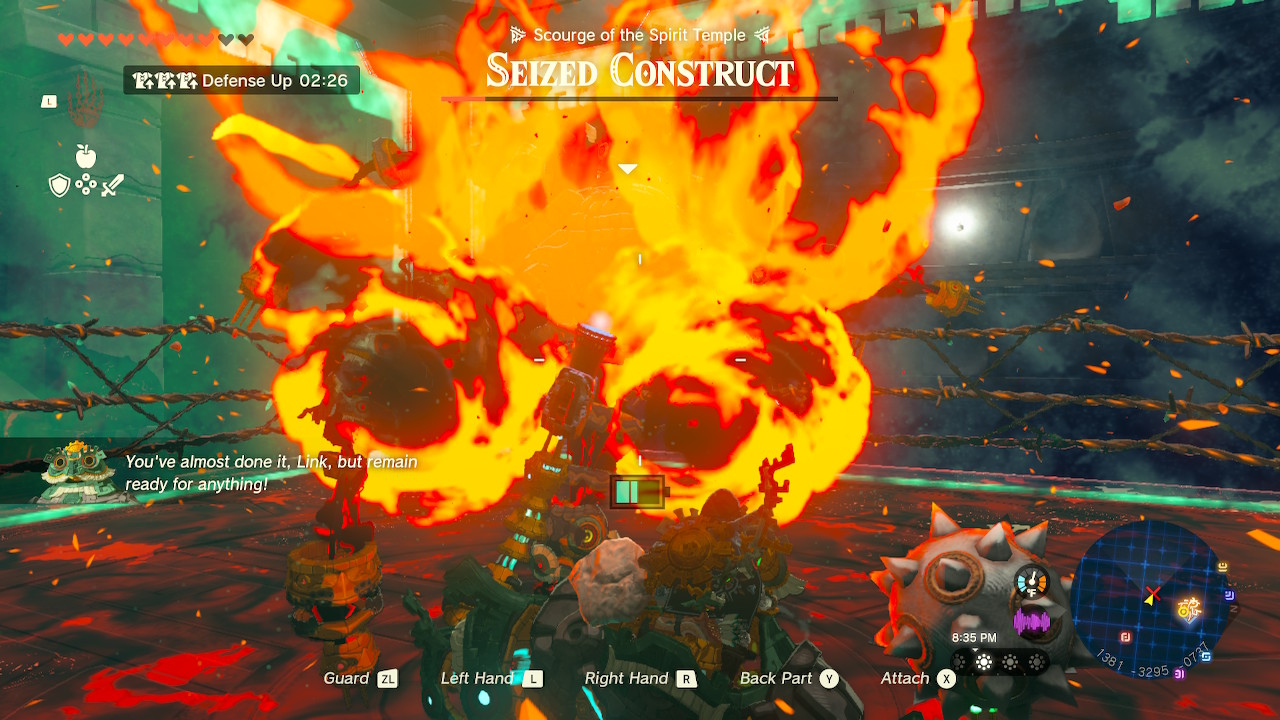Click the orange glowing sage marker on minimap
Screen dimensions: 1280x720
(1190, 608)
